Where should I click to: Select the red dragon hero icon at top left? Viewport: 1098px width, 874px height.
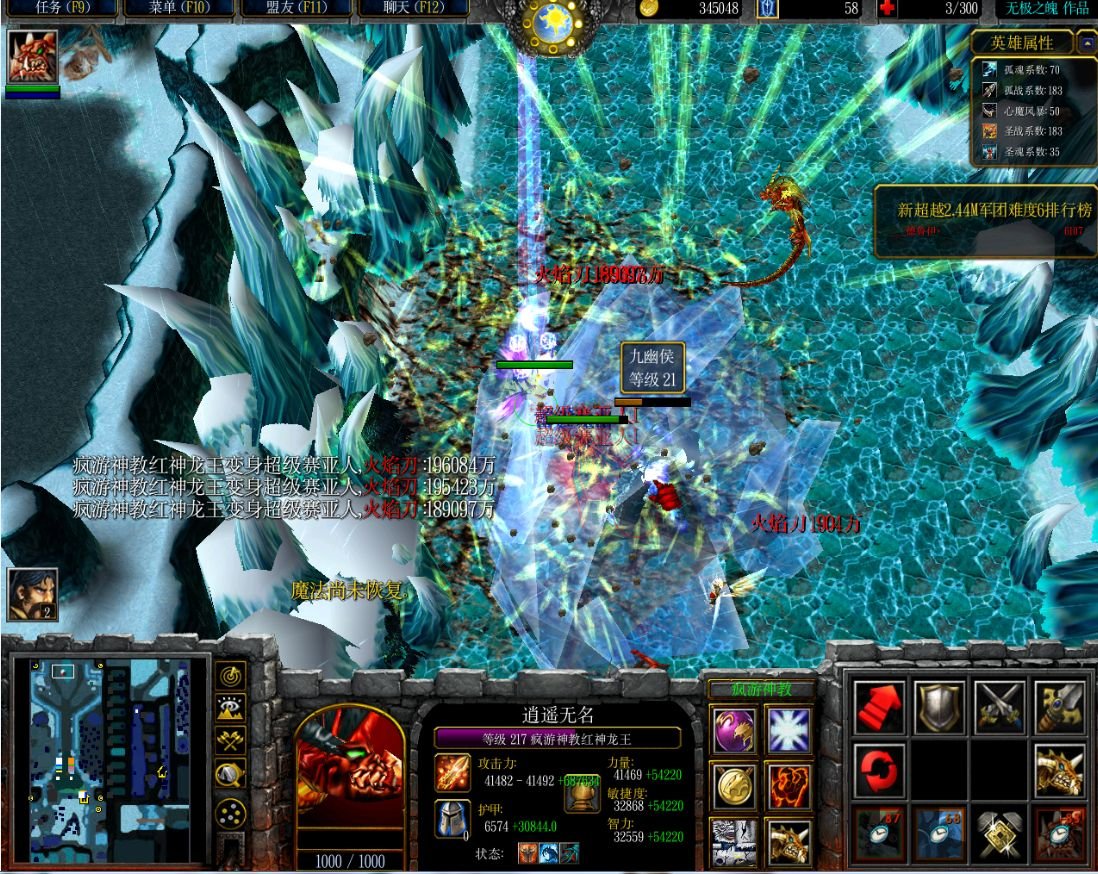(x=32, y=56)
